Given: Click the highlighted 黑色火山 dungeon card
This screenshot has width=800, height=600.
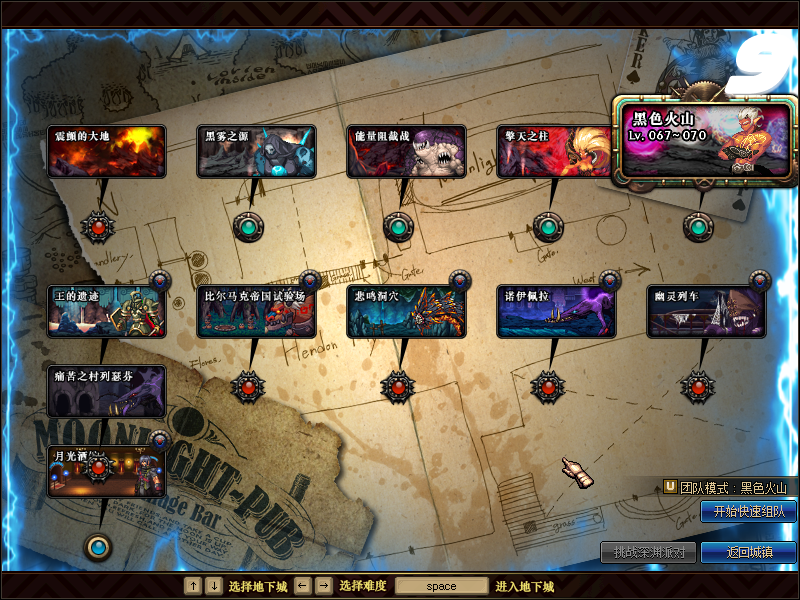Looking at the screenshot, I should (704, 141).
